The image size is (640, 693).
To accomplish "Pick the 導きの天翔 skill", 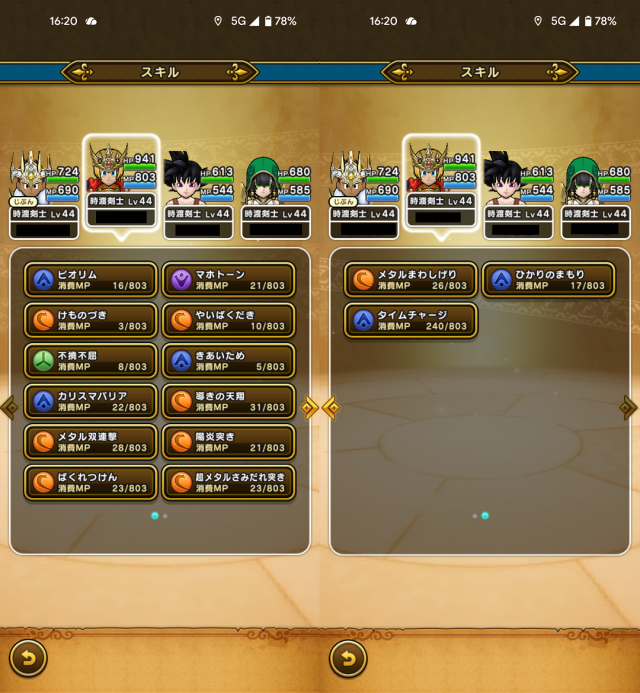I will pyautogui.click(x=228, y=401).
